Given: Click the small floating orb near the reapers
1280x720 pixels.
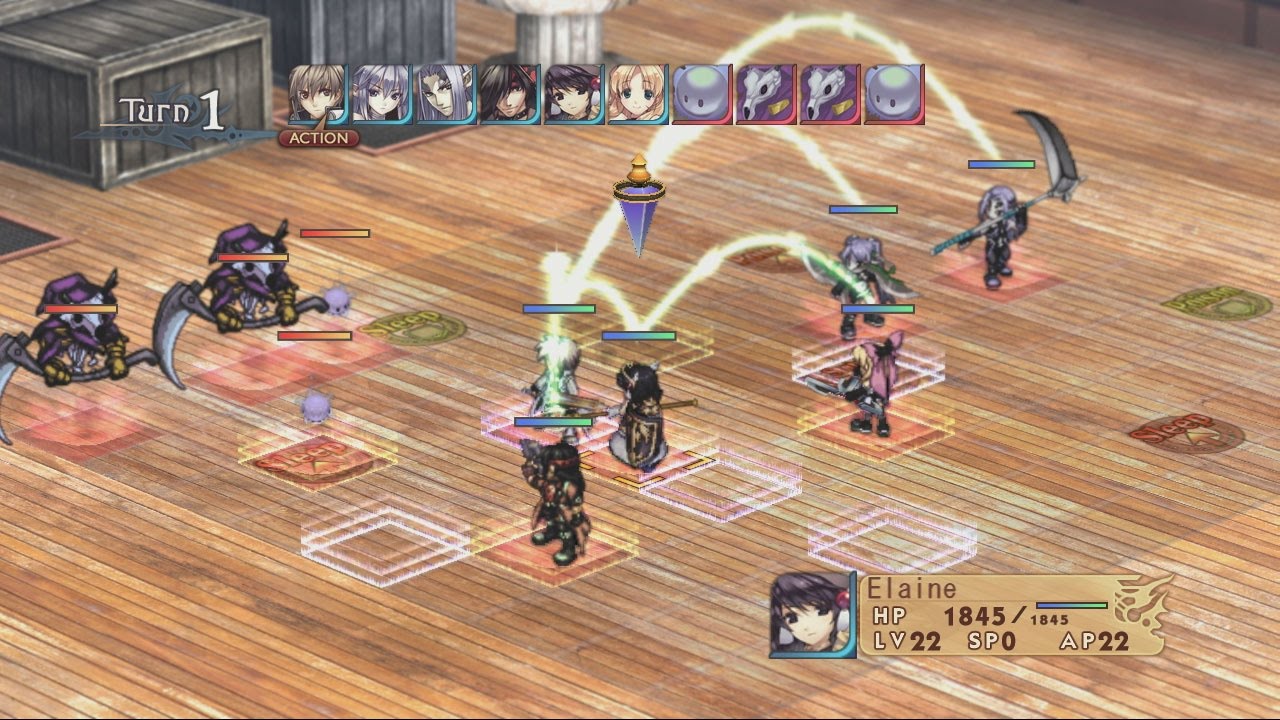Looking at the screenshot, I should click(x=338, y=302).
